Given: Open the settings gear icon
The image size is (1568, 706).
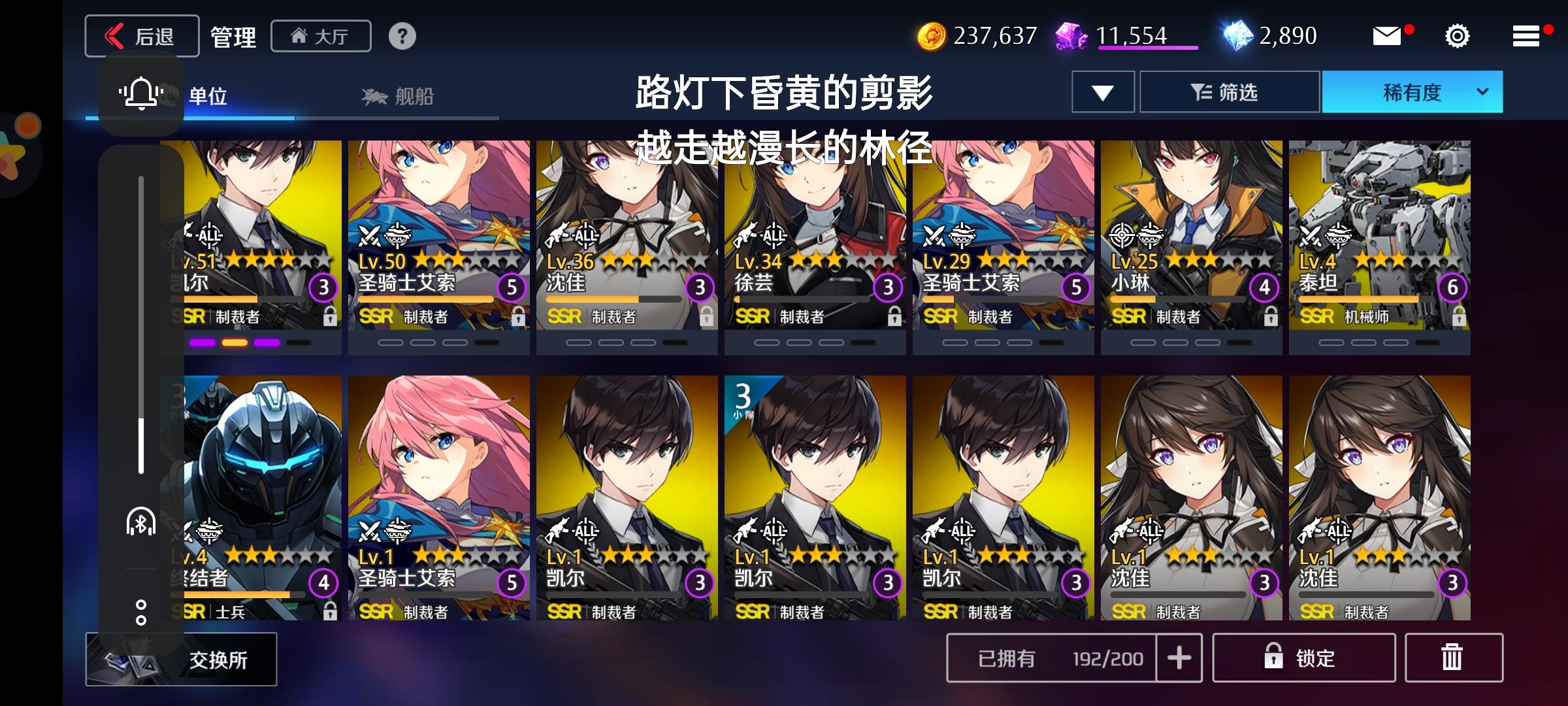Looking at the screenshot, I should pyautogui.click(x=1457, y=37).
